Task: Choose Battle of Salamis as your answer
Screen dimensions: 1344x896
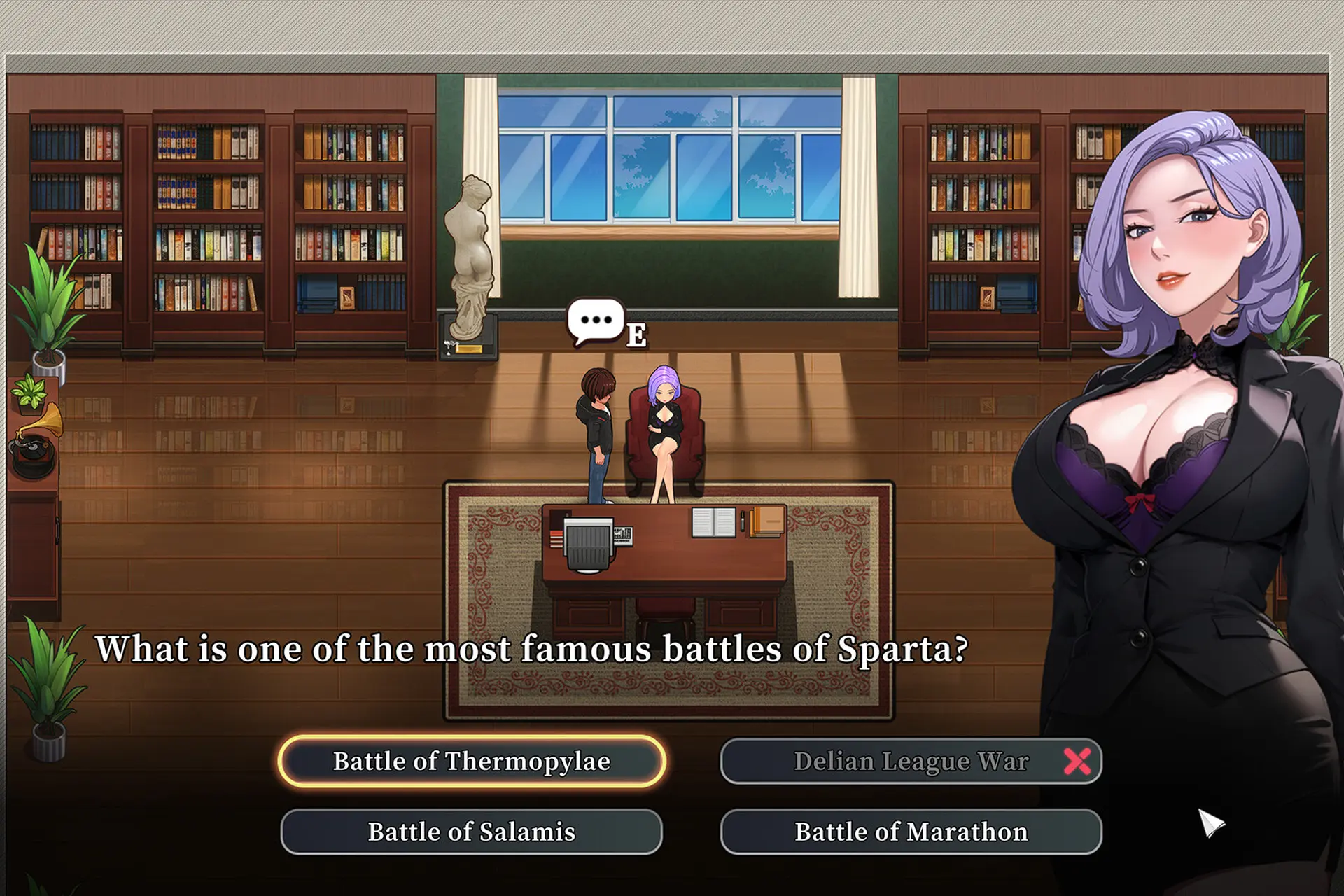Action: [470, 832]
